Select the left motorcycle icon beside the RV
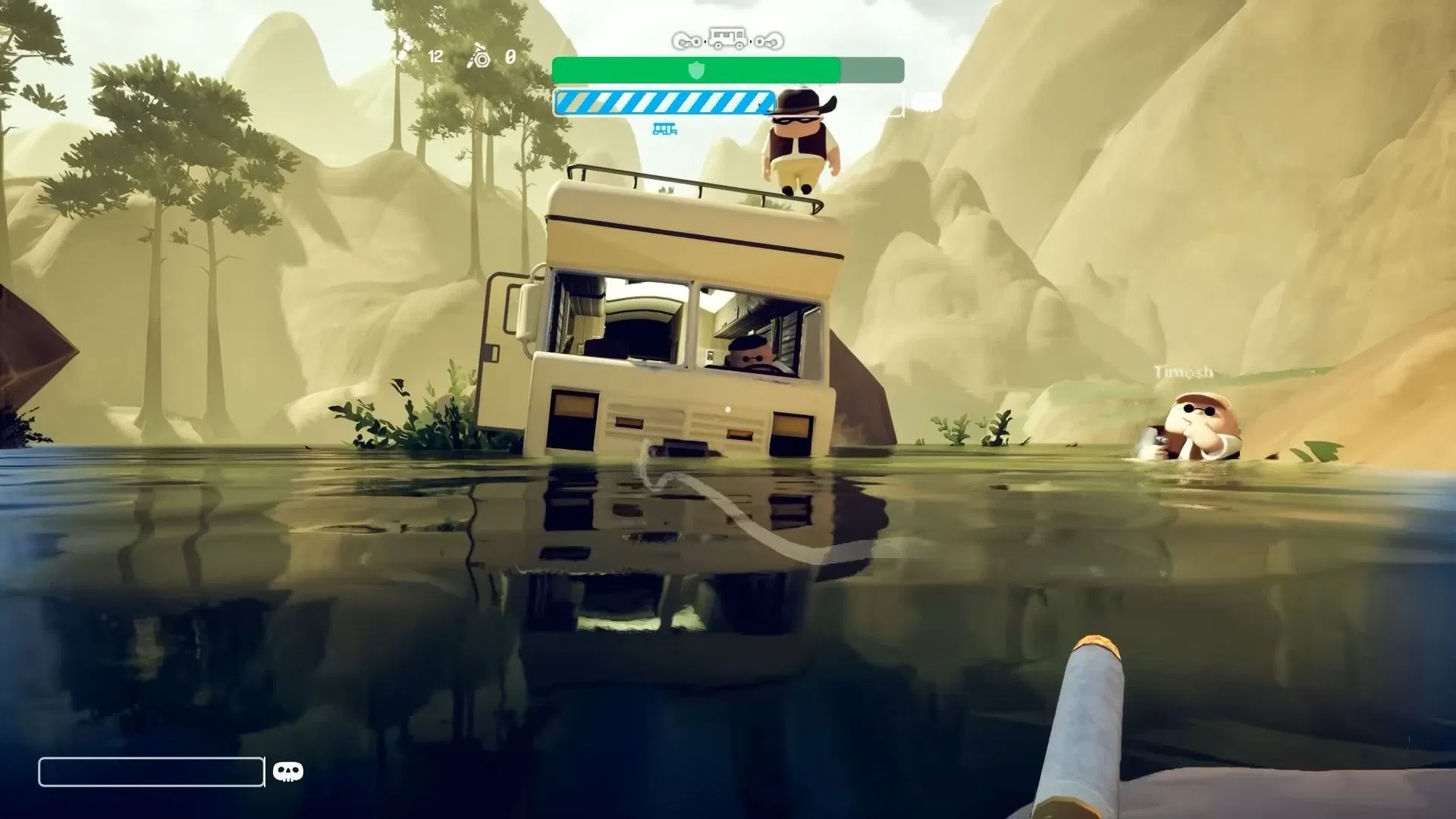1456x819 pixels. click(686, 40)
